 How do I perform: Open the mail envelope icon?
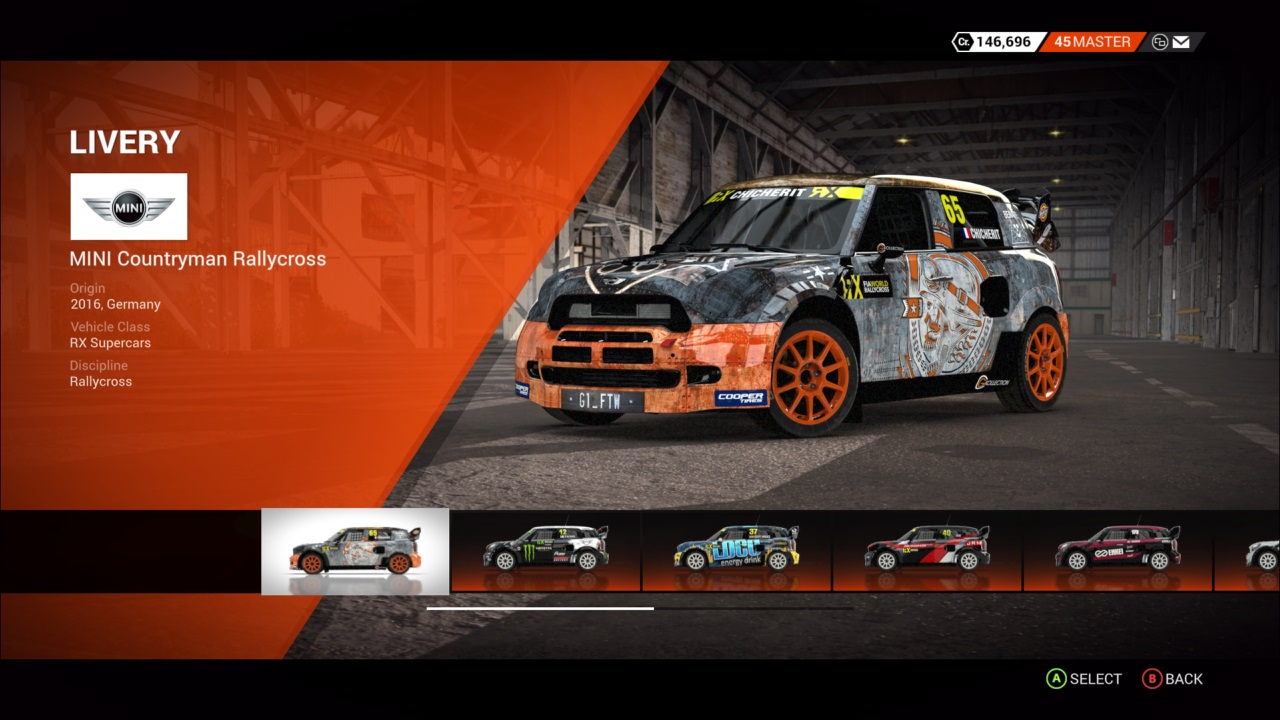click(1181, 42)
